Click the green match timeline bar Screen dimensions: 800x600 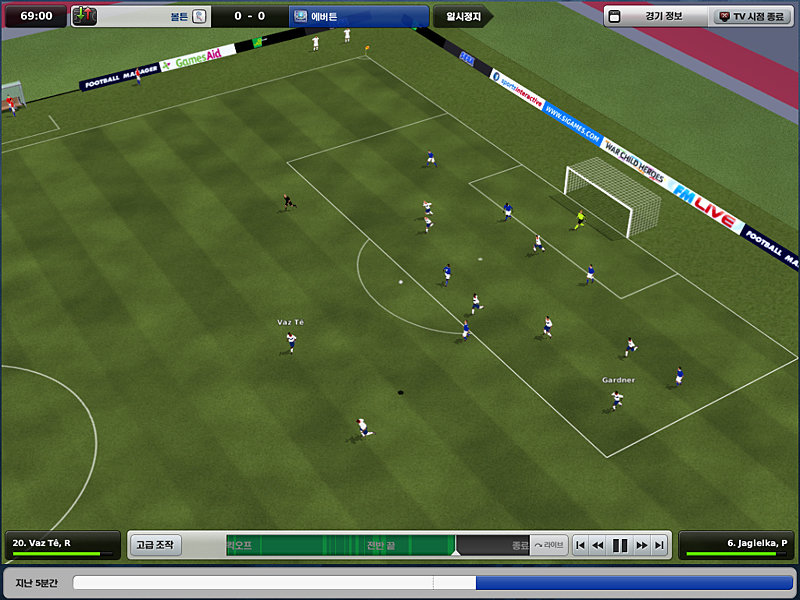[x=340, y=545]
